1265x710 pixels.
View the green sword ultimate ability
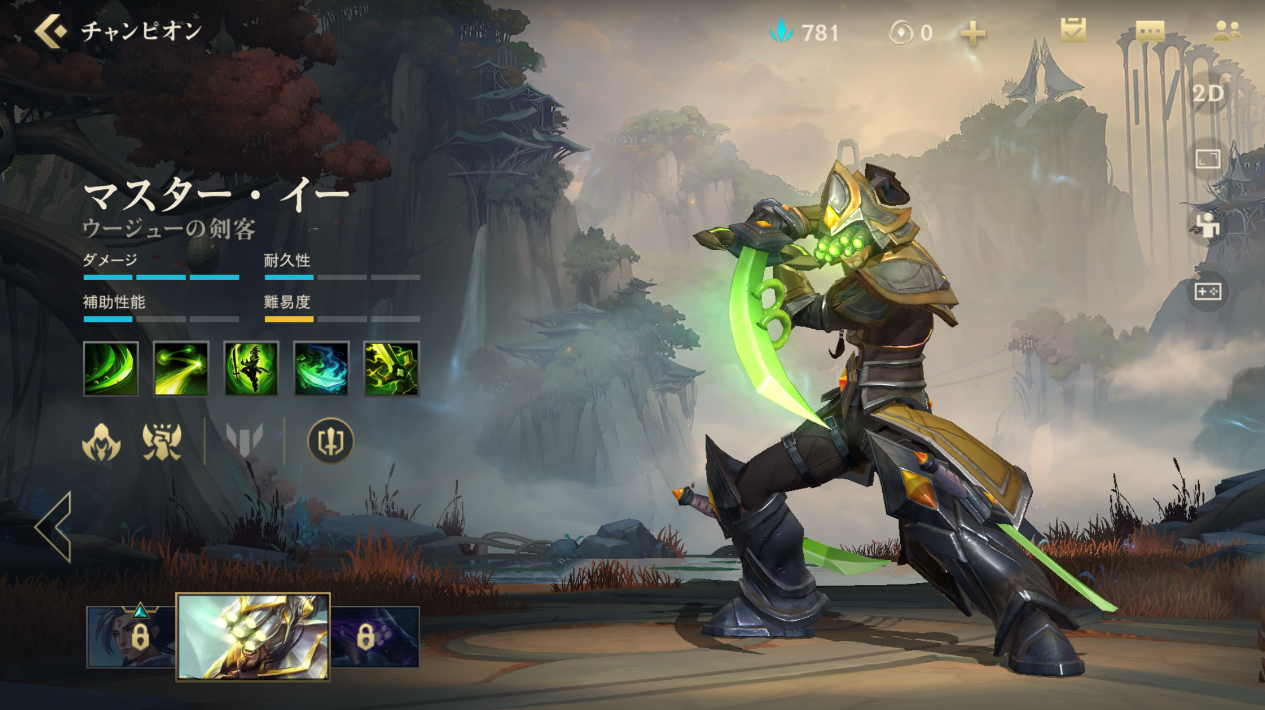tap(391, 368)
